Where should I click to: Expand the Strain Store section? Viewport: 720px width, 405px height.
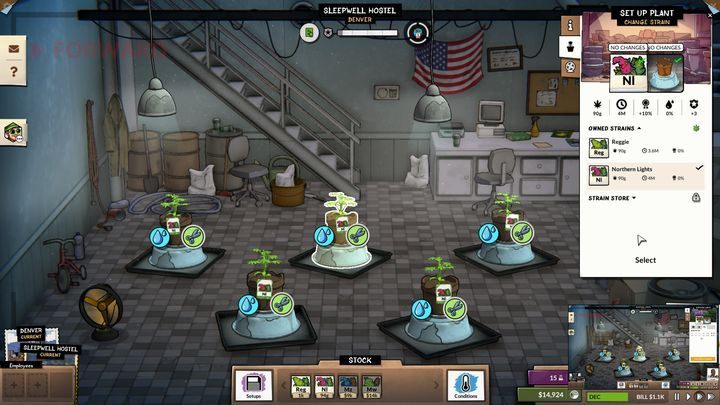(612, 198)
